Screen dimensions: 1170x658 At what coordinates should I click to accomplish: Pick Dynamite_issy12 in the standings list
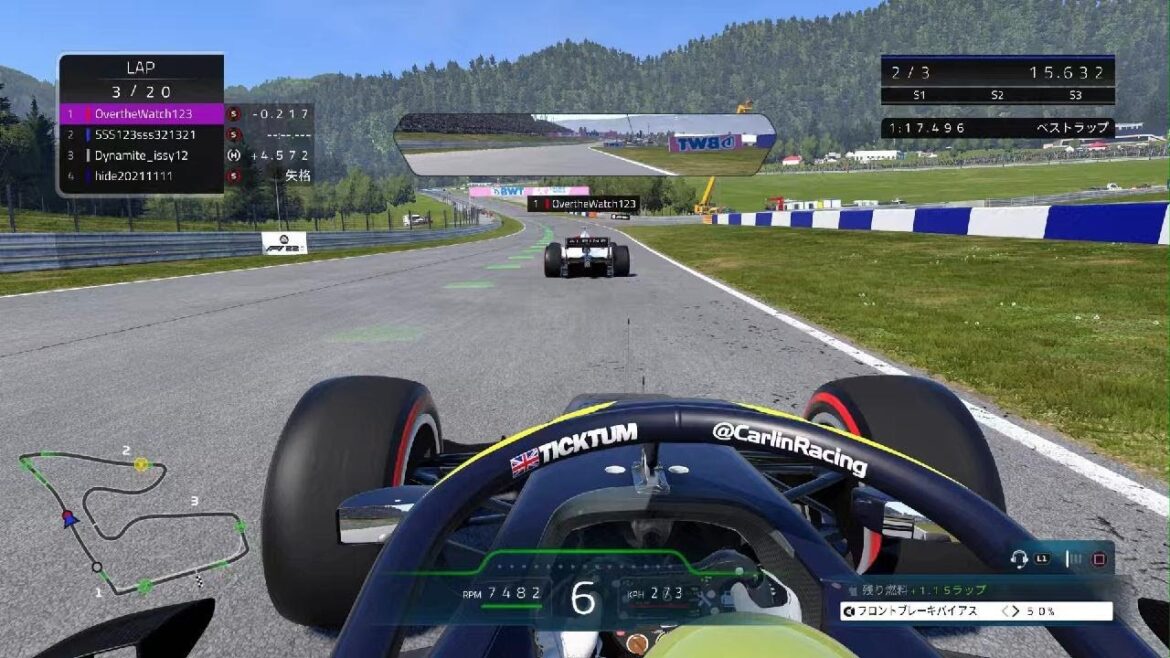click(141, 156)
